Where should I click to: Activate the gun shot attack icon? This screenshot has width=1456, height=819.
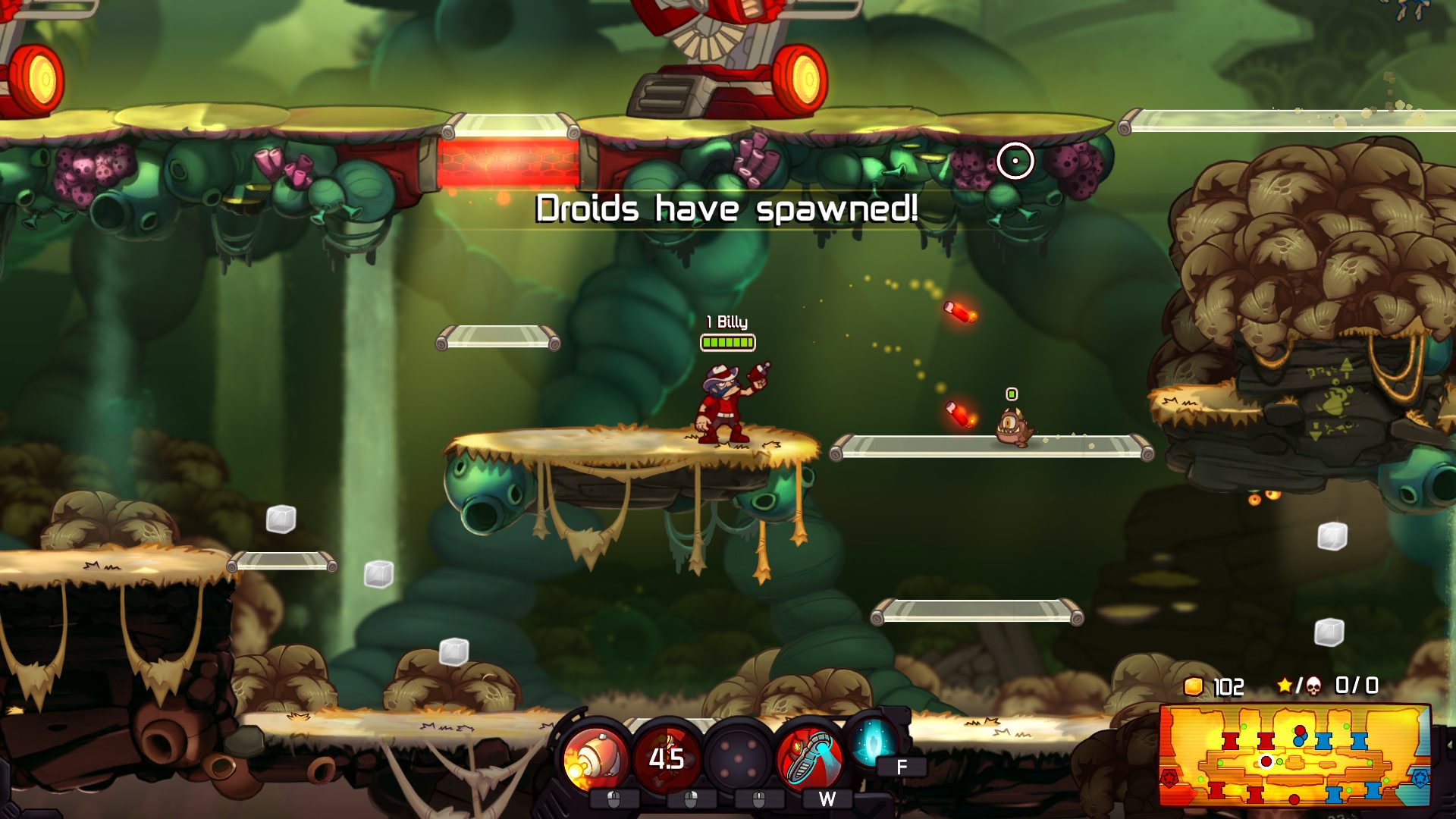tap(596, 758)
